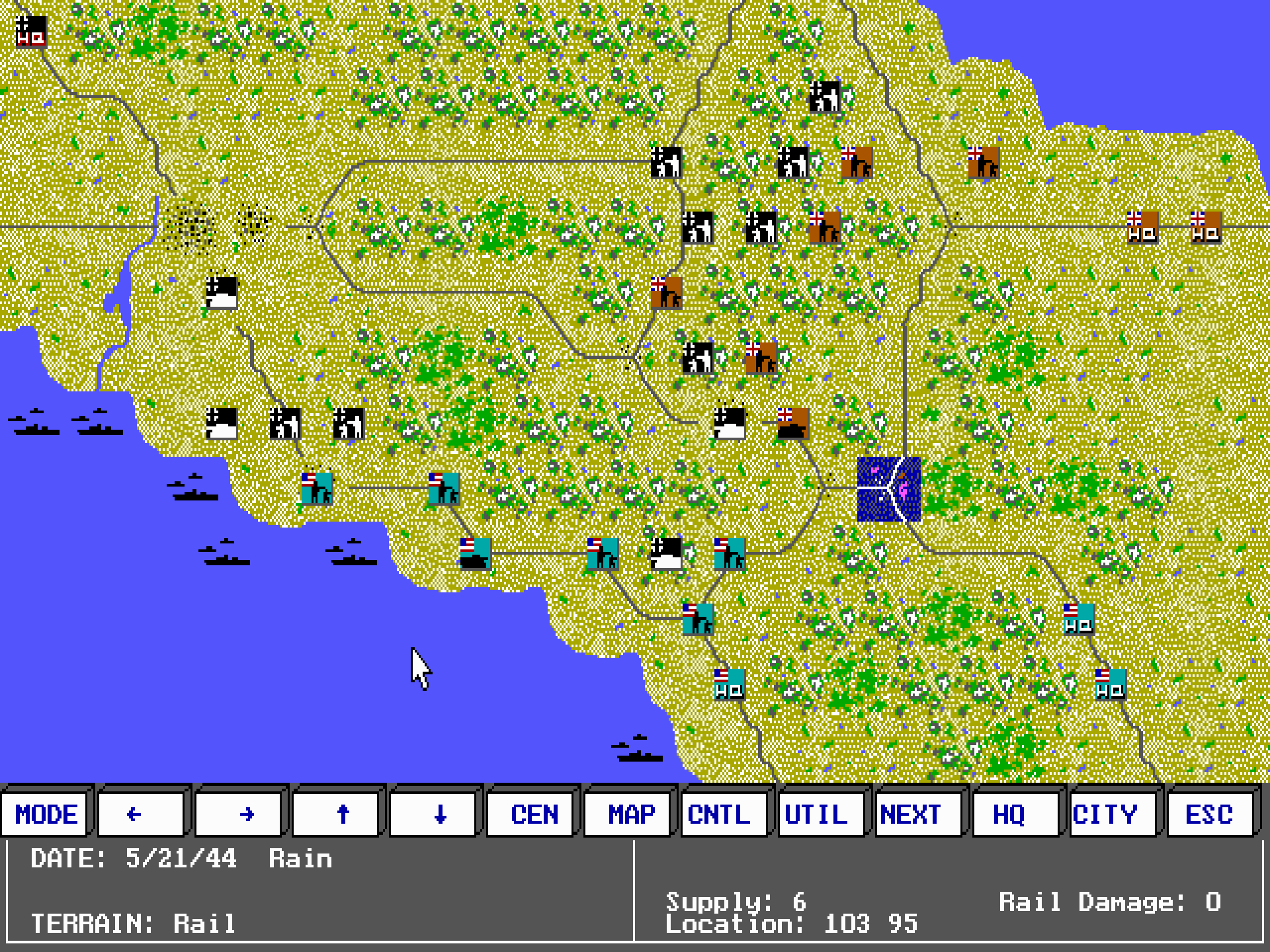Image resolution: width=1270 pixels, height=952 pixels.
Task: Click the down arrow scroll button
Action: point(433,814)
